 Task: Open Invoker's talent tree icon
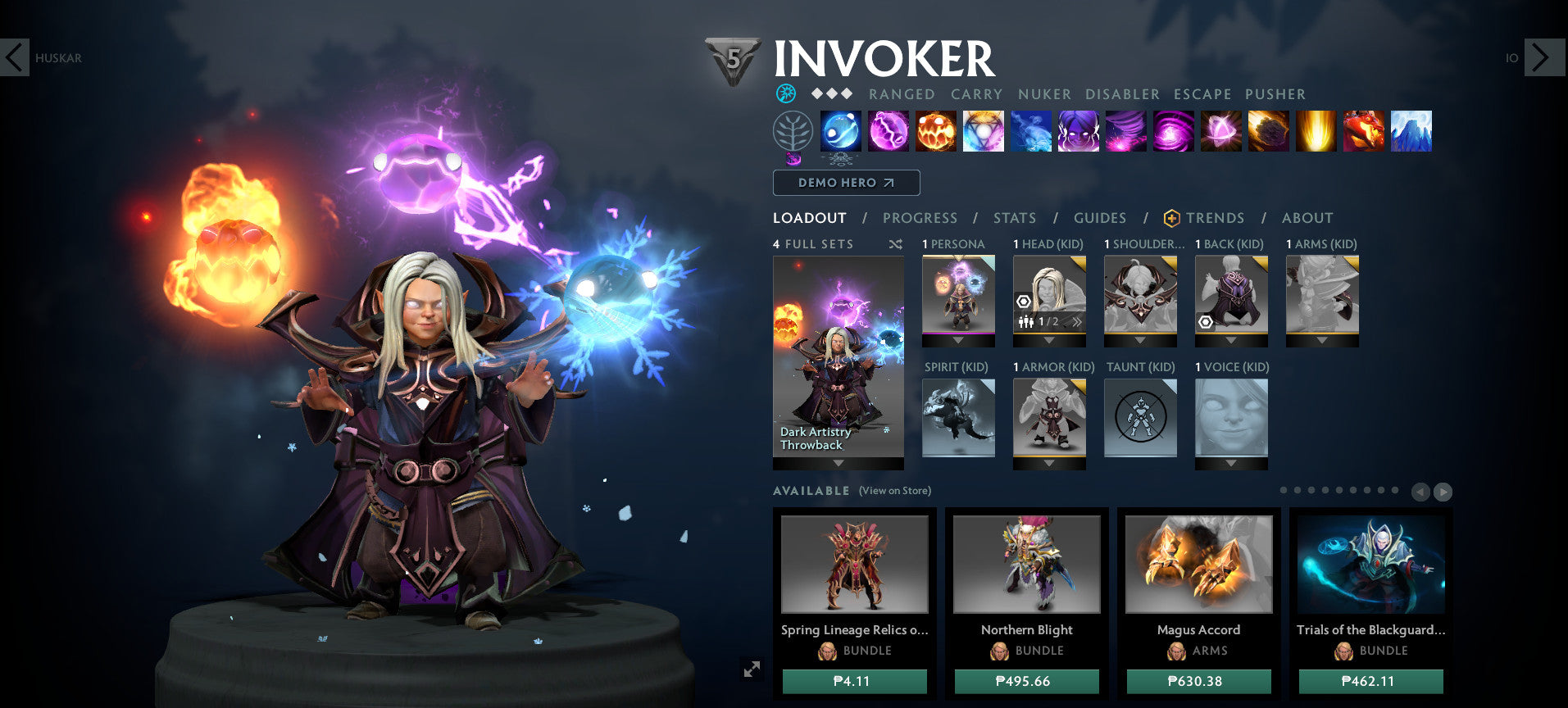click(x=793, y=131)
